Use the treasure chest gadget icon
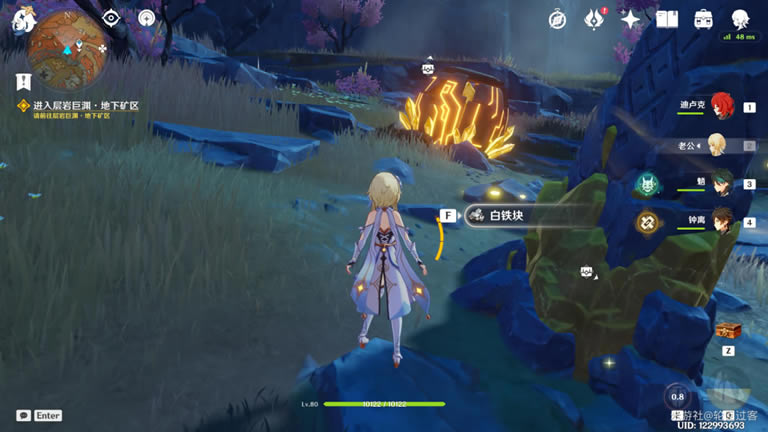Image resolution: width=768 pixels, height=432 pixels. pos(728,331)
